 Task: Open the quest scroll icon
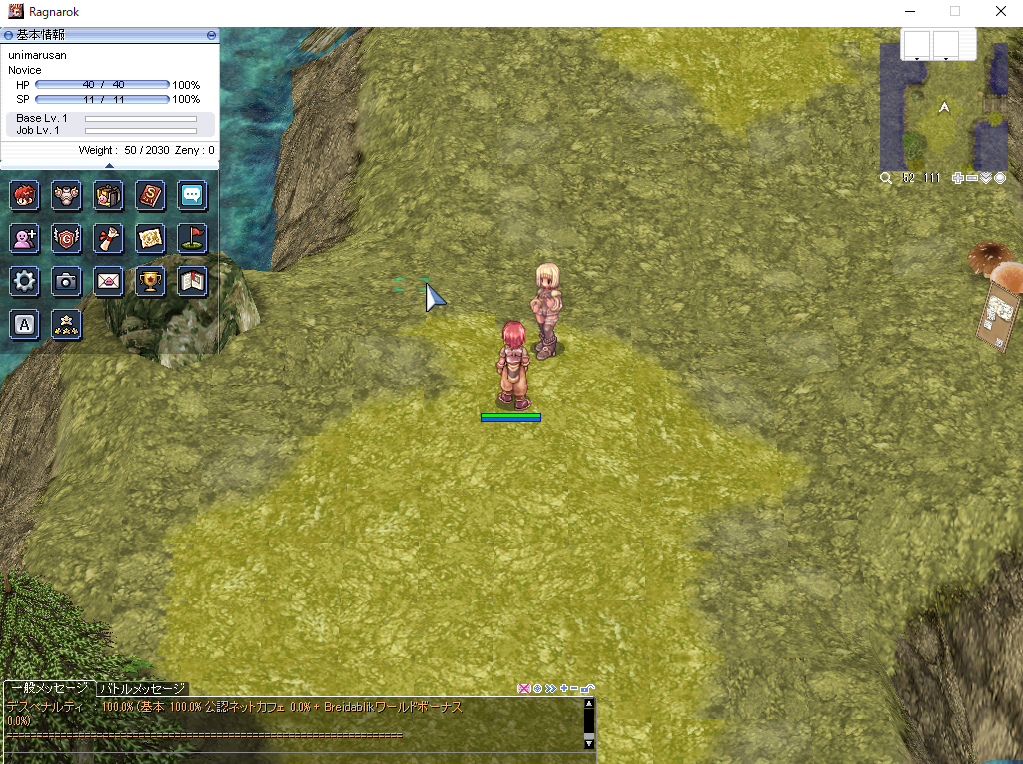(108, 238)
